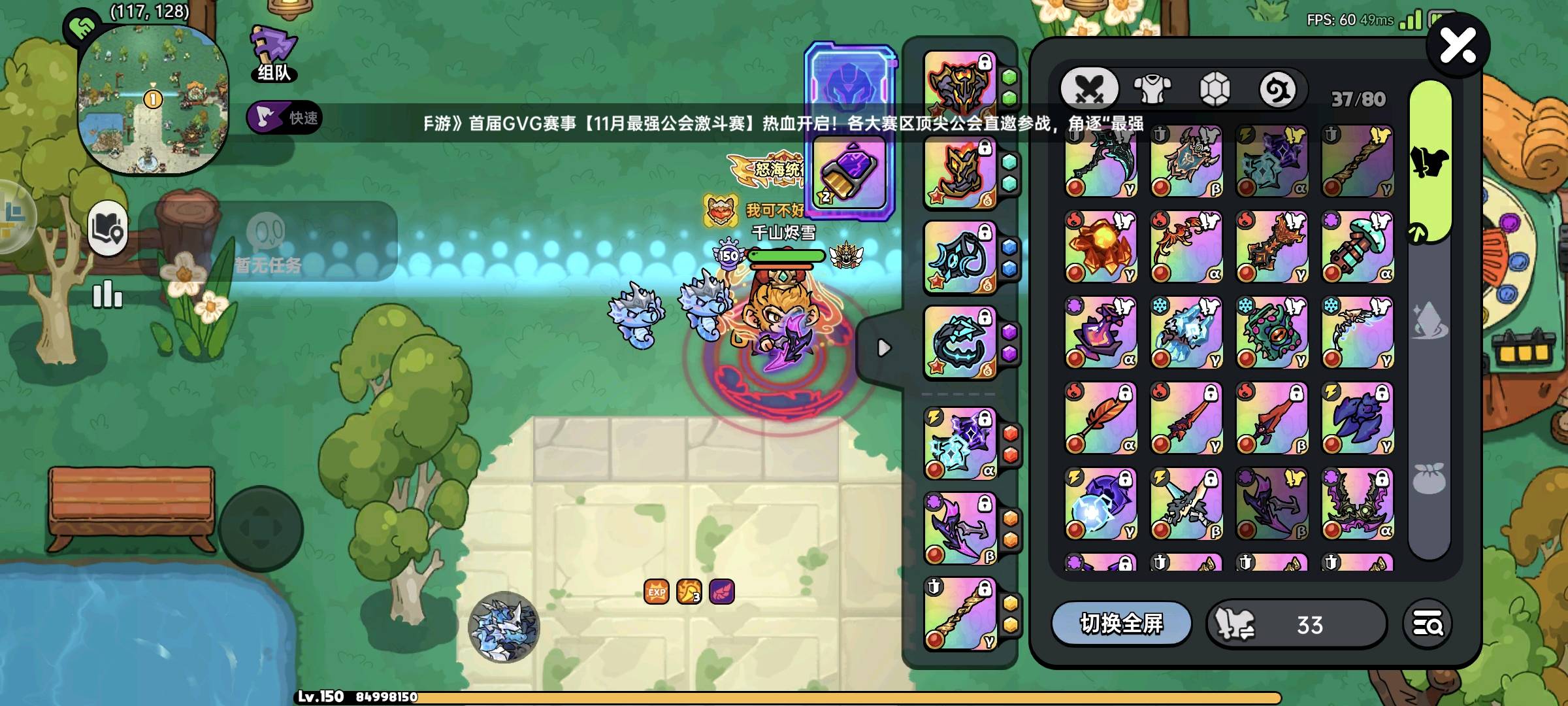Click the 切换全屏 fullscreen toggle button
Screen dimensions: 1568x706
(1120, 624)
